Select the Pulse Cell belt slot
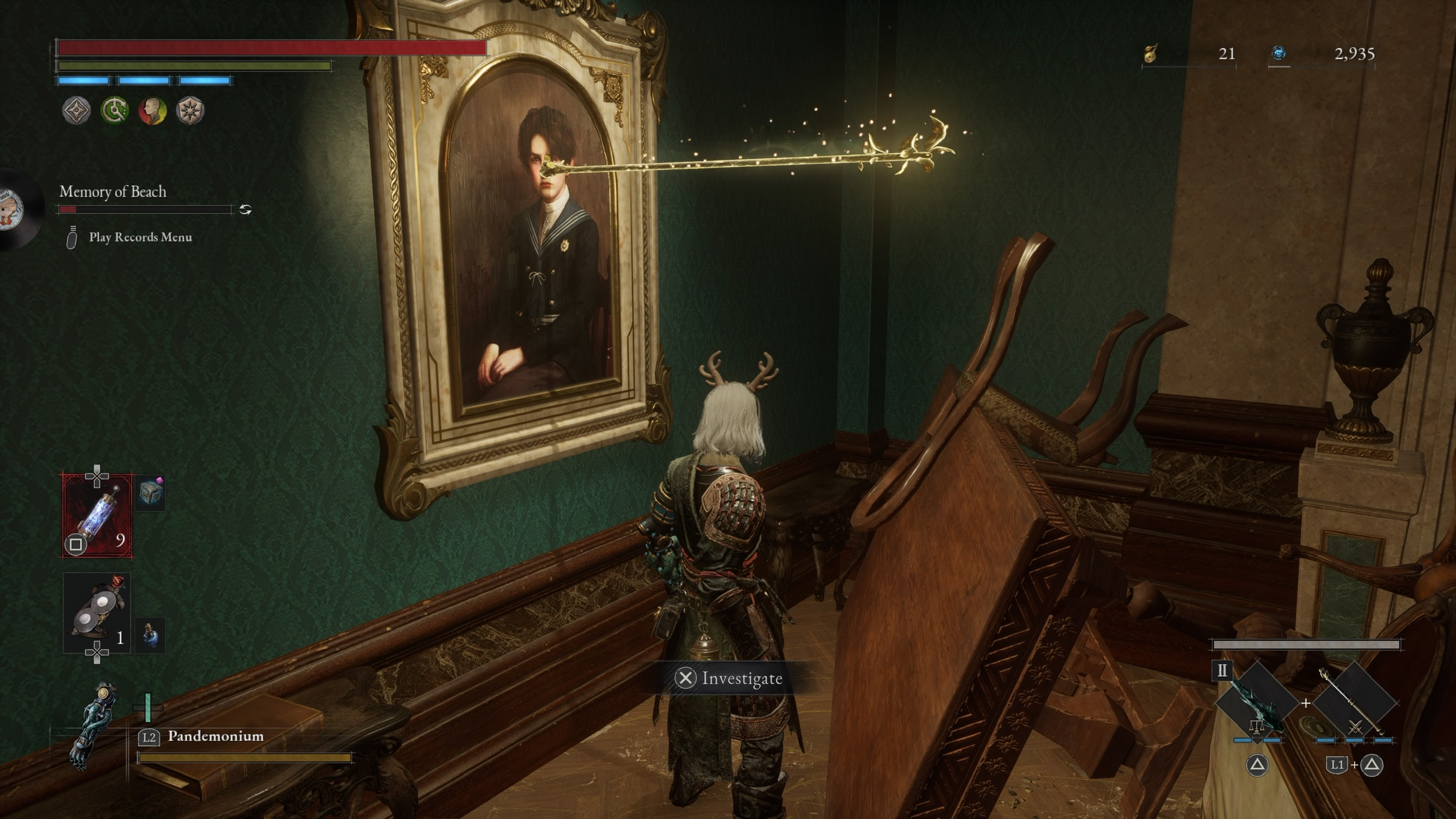Screen dimensions: 1456x819 (x=97, y=515)
